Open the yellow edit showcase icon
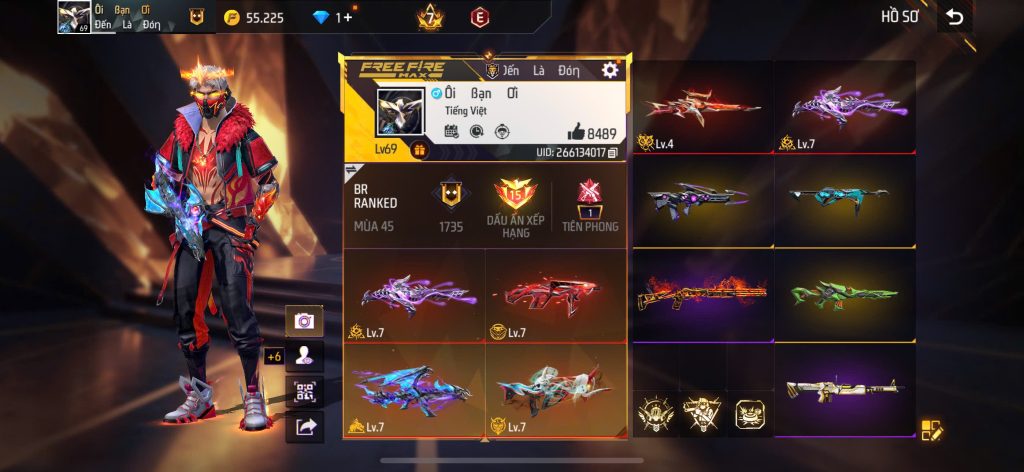 pos(932,430)
